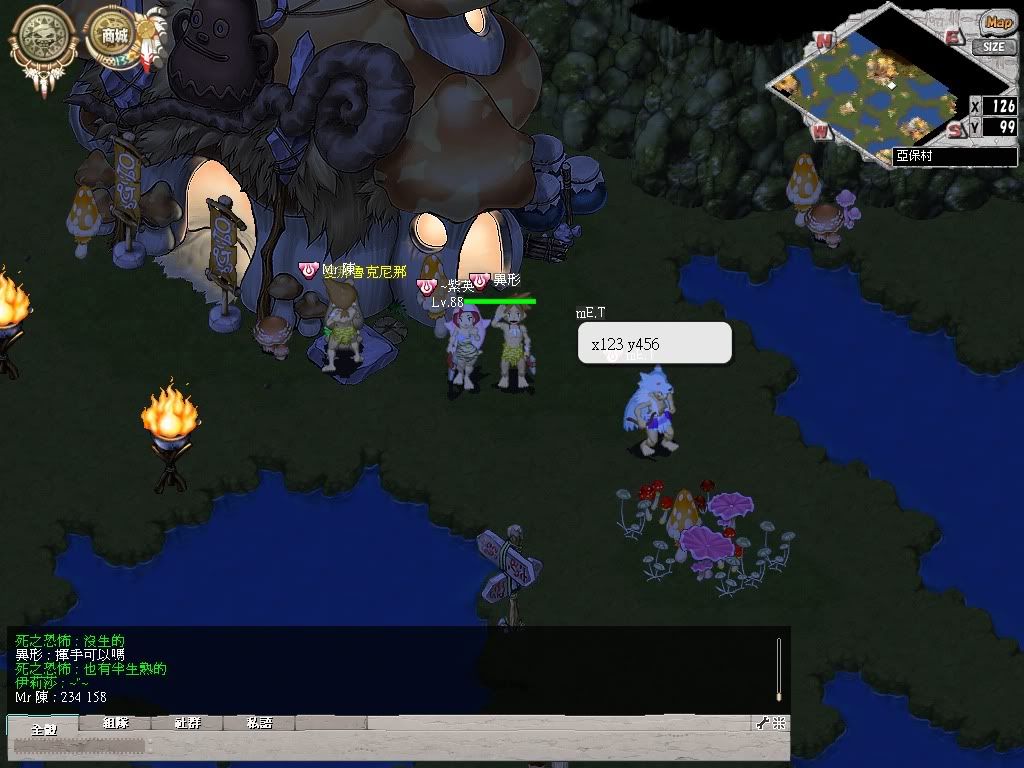Select the wolf-hooded player mE.T
Image resolution: width=1024 pixels, height=768 pixels.
(x=650, y=410)
